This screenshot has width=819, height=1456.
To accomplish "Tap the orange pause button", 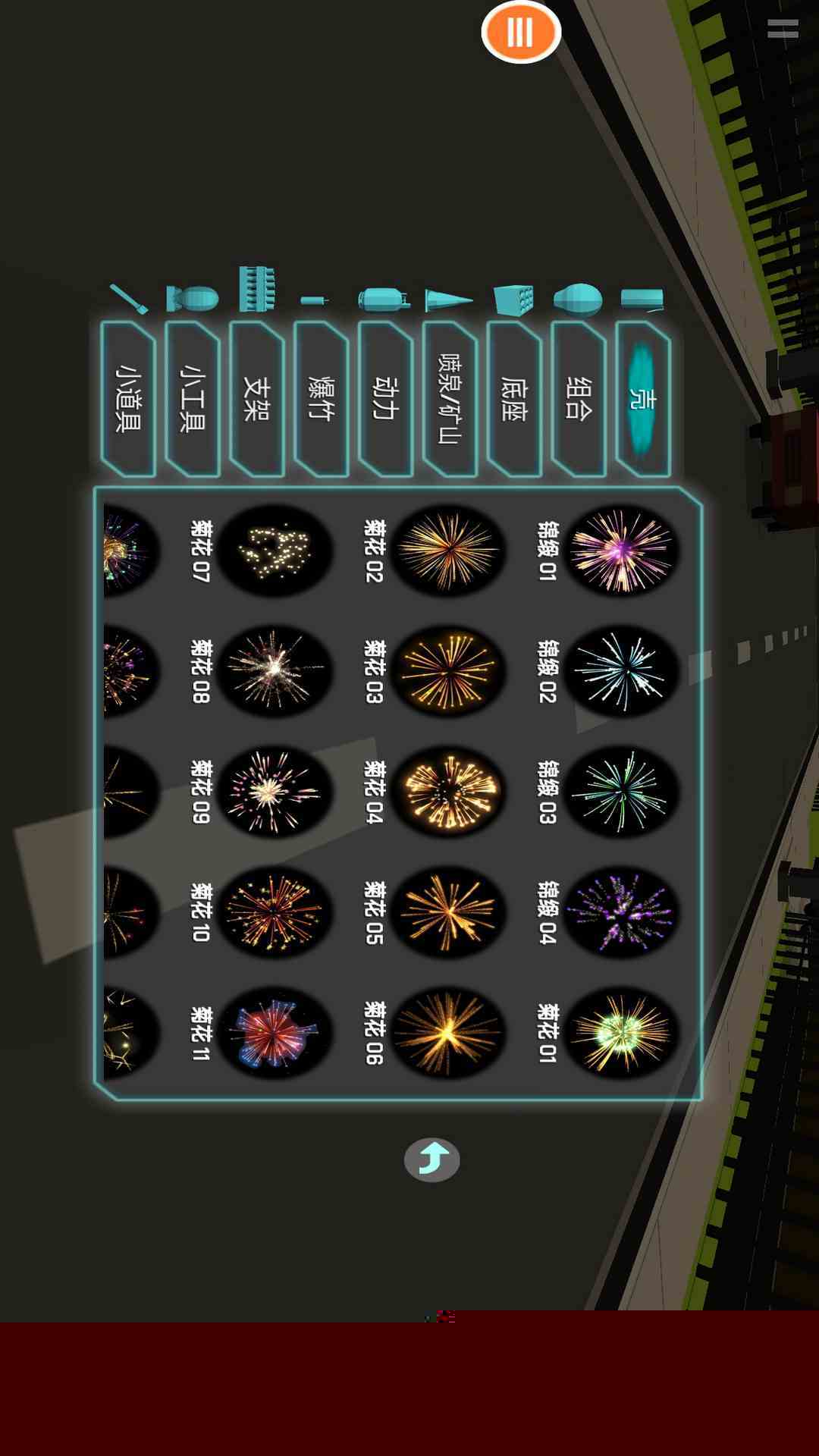I will click(x=521, y=32).
